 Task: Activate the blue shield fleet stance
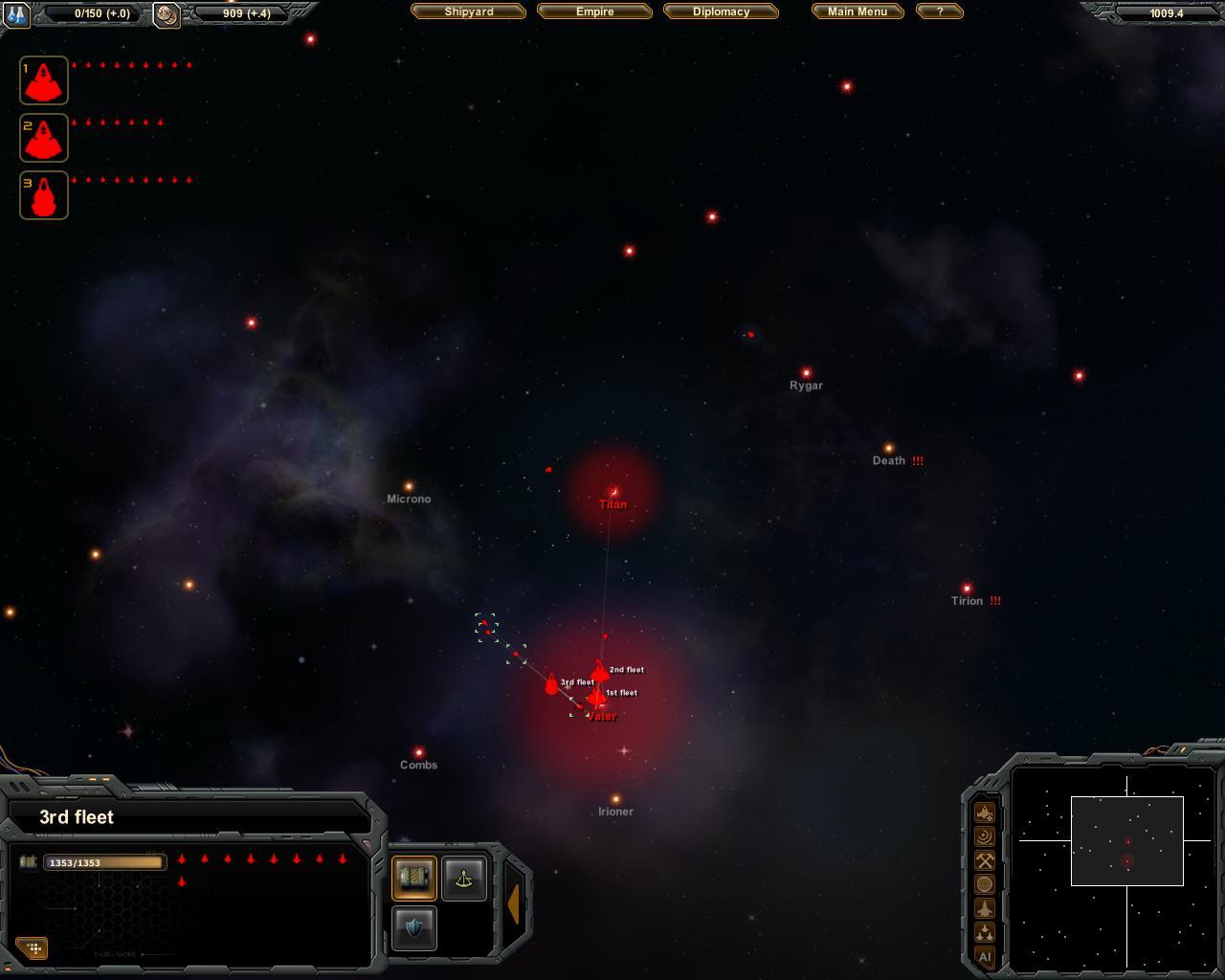(x=414, y=927)
